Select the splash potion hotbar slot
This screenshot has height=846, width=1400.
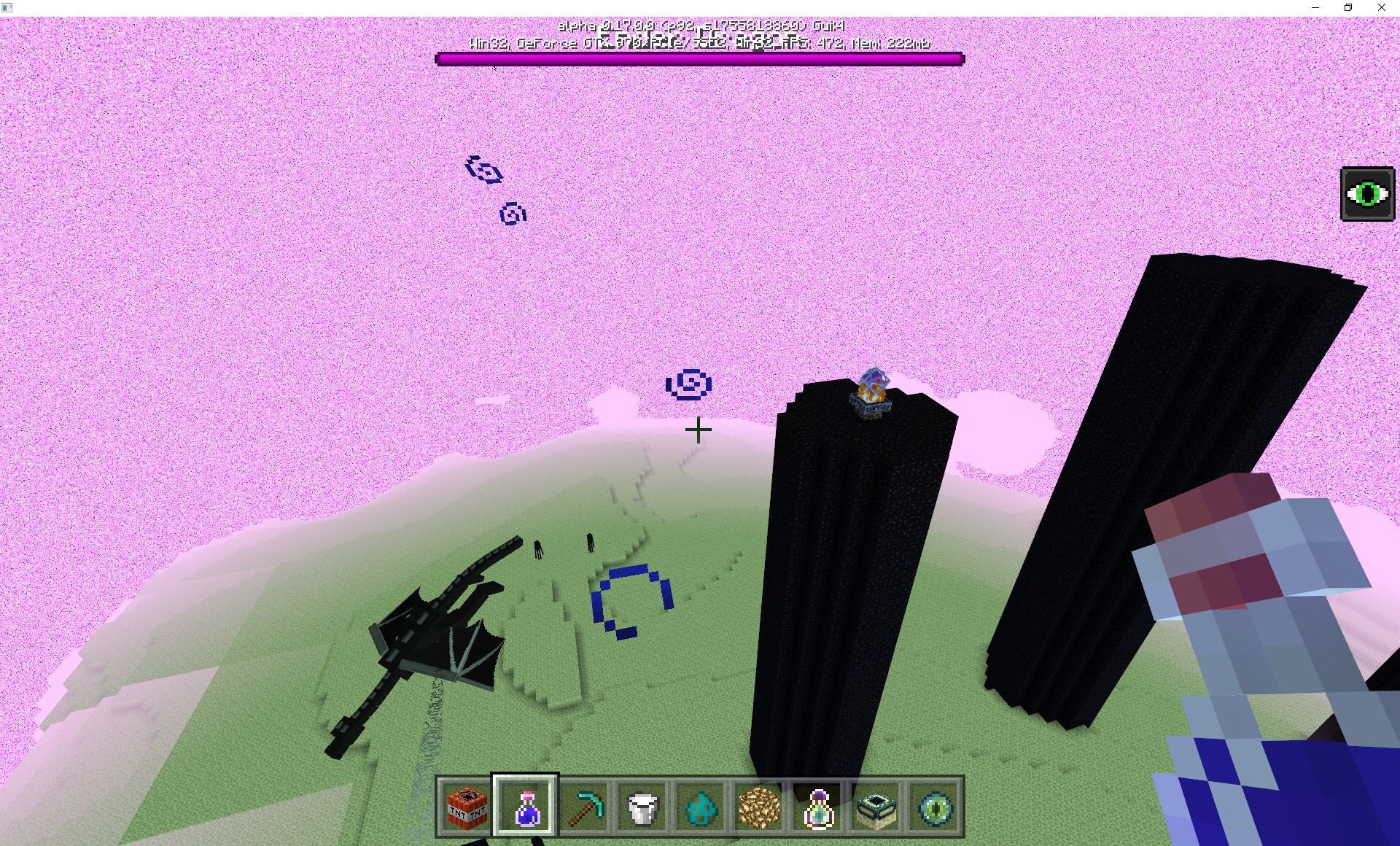pos(526,806)
